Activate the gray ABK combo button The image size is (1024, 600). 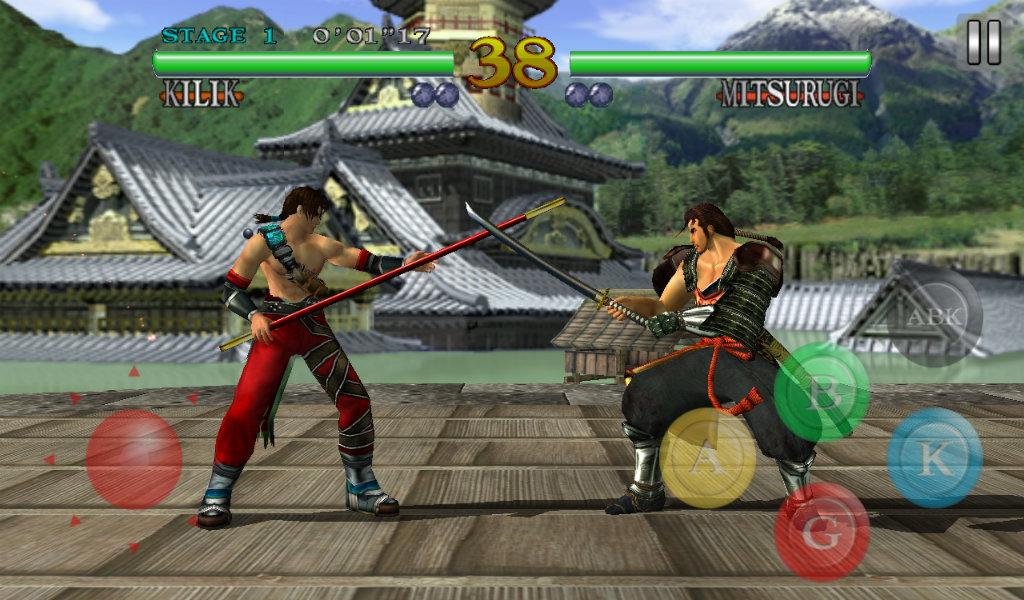(x=935, y=317)
